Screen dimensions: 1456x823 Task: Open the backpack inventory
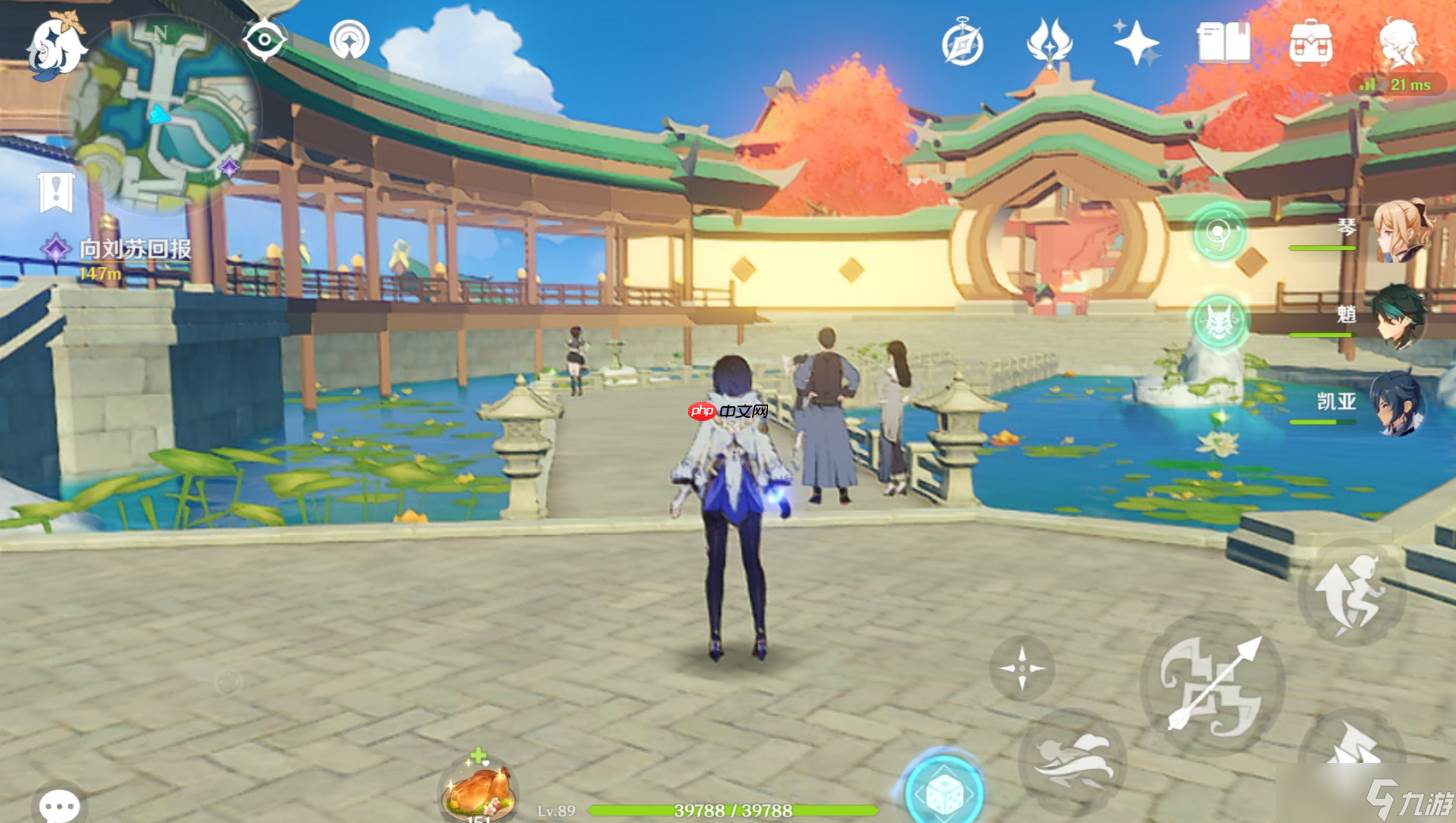tap(1310, 43)
